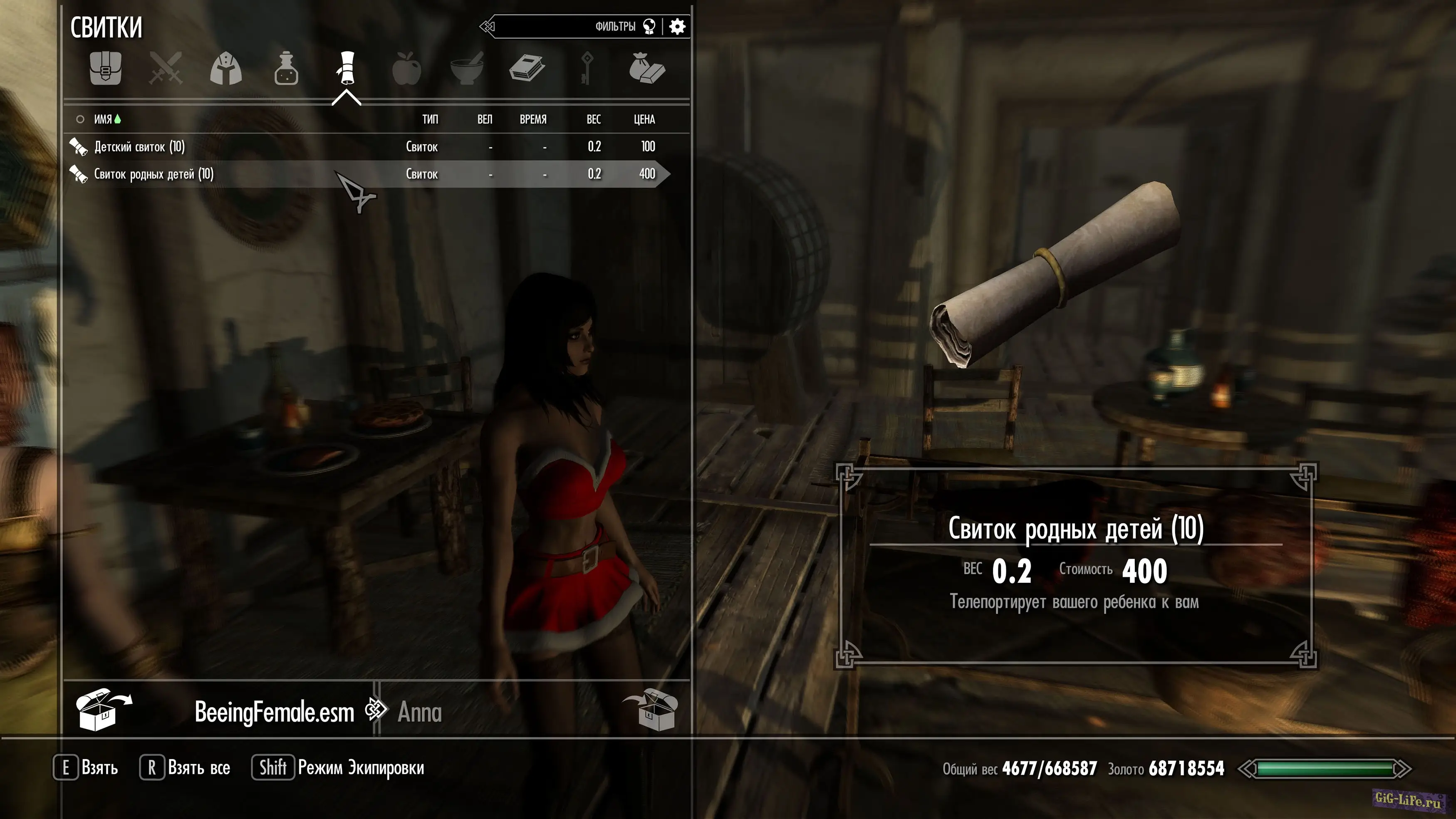Switch to Anna's inventory side

[x=419, y=712]
